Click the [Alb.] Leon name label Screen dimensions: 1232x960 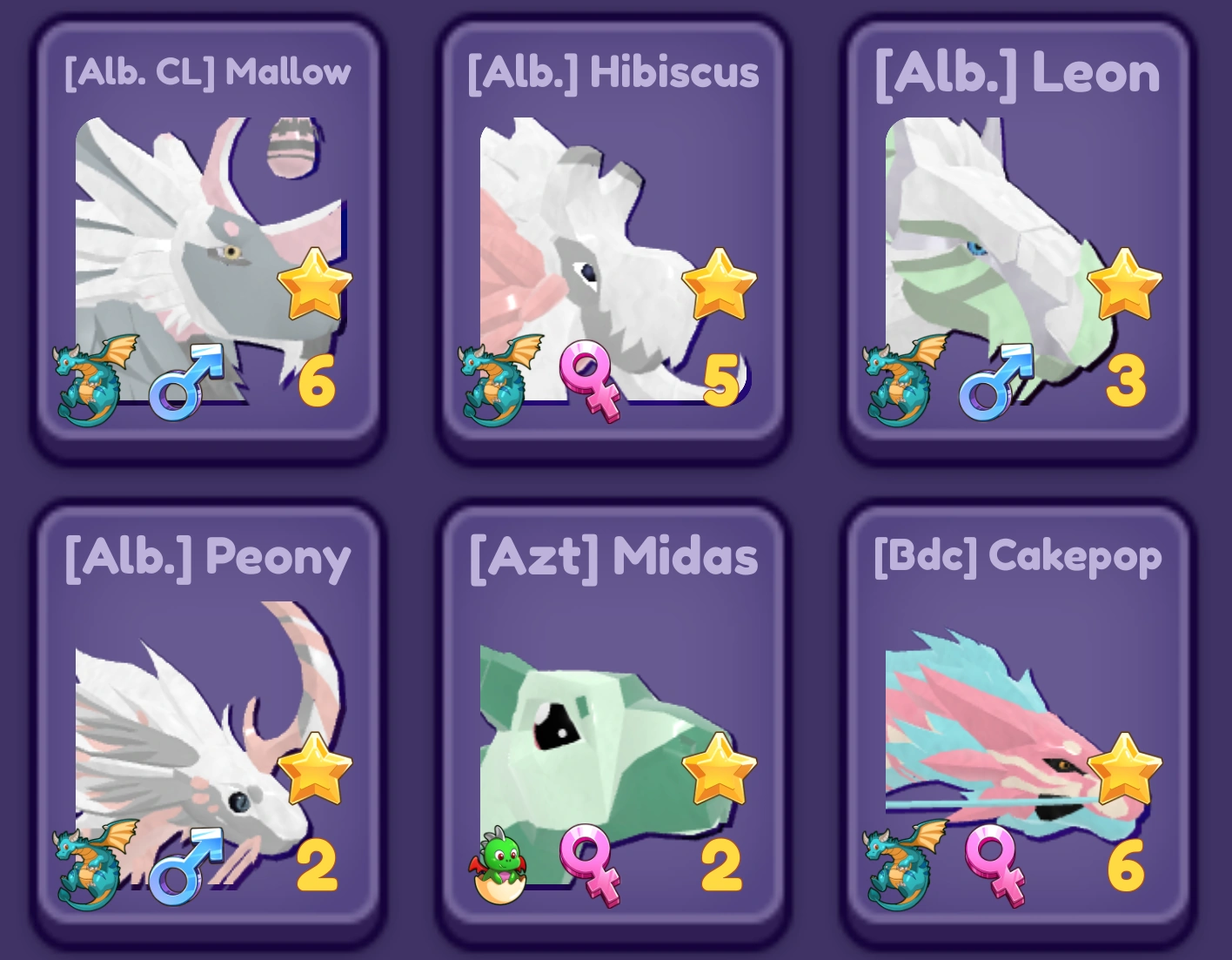click(1015, 73)
